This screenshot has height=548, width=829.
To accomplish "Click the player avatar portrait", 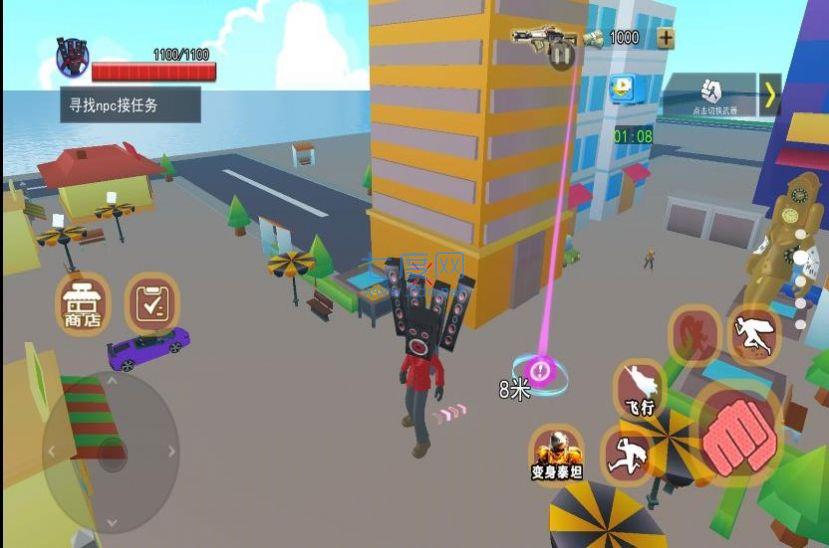I will click(x=72, y=59).
